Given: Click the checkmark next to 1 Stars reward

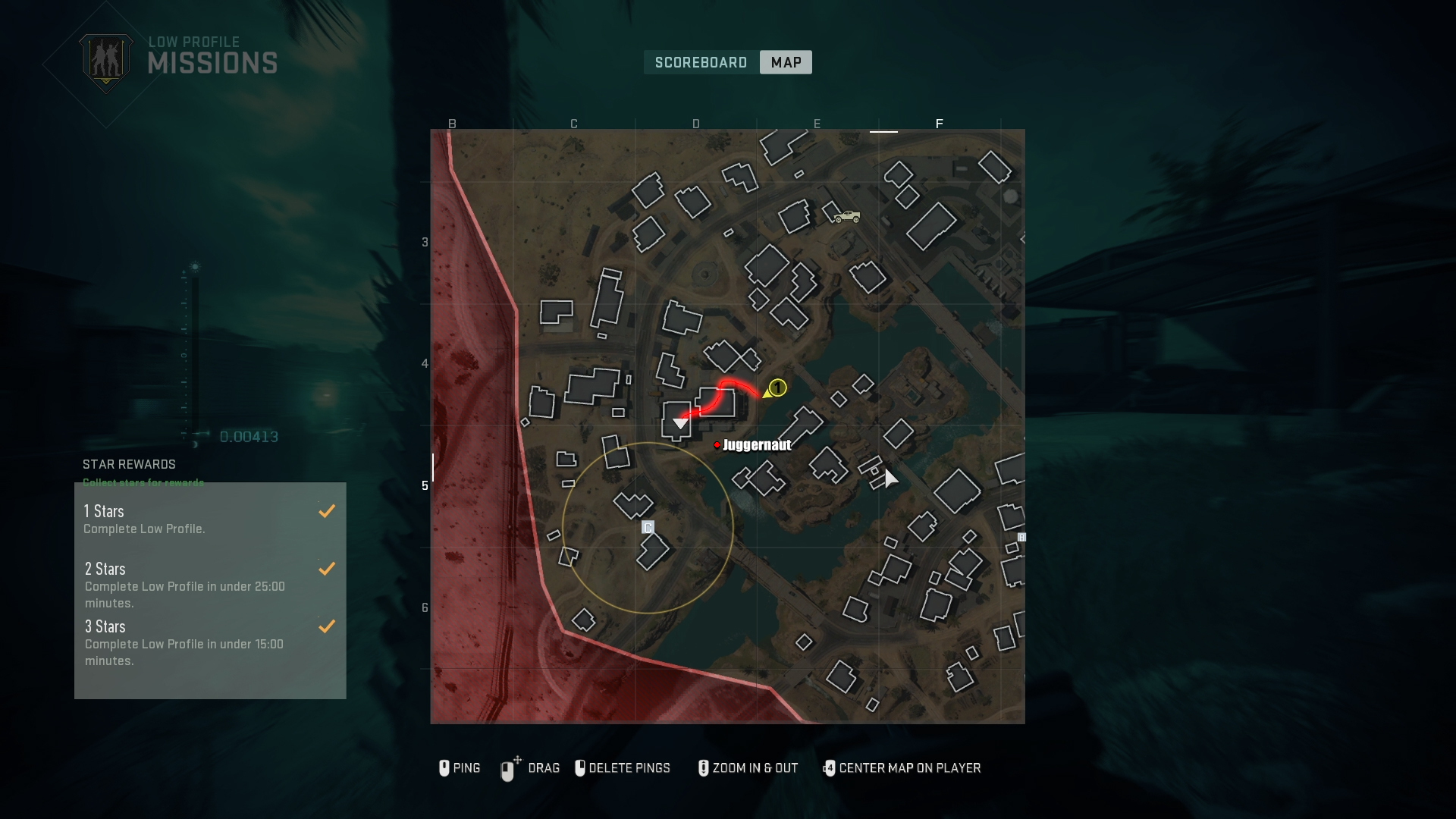Looking at the screenshot, I should tap(327, 510).
